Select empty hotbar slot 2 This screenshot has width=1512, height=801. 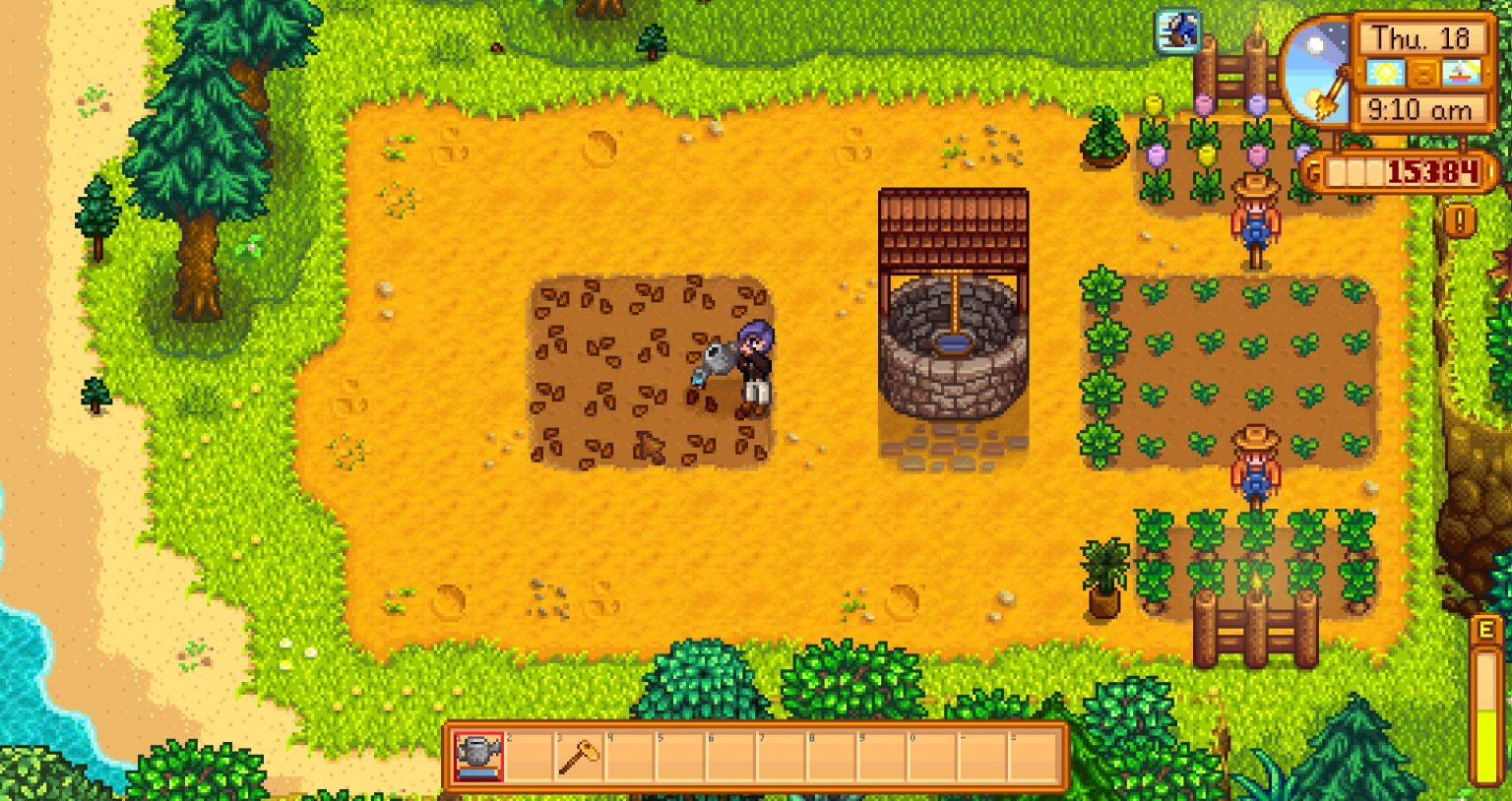pyautogui.click(x=527, y=756)
